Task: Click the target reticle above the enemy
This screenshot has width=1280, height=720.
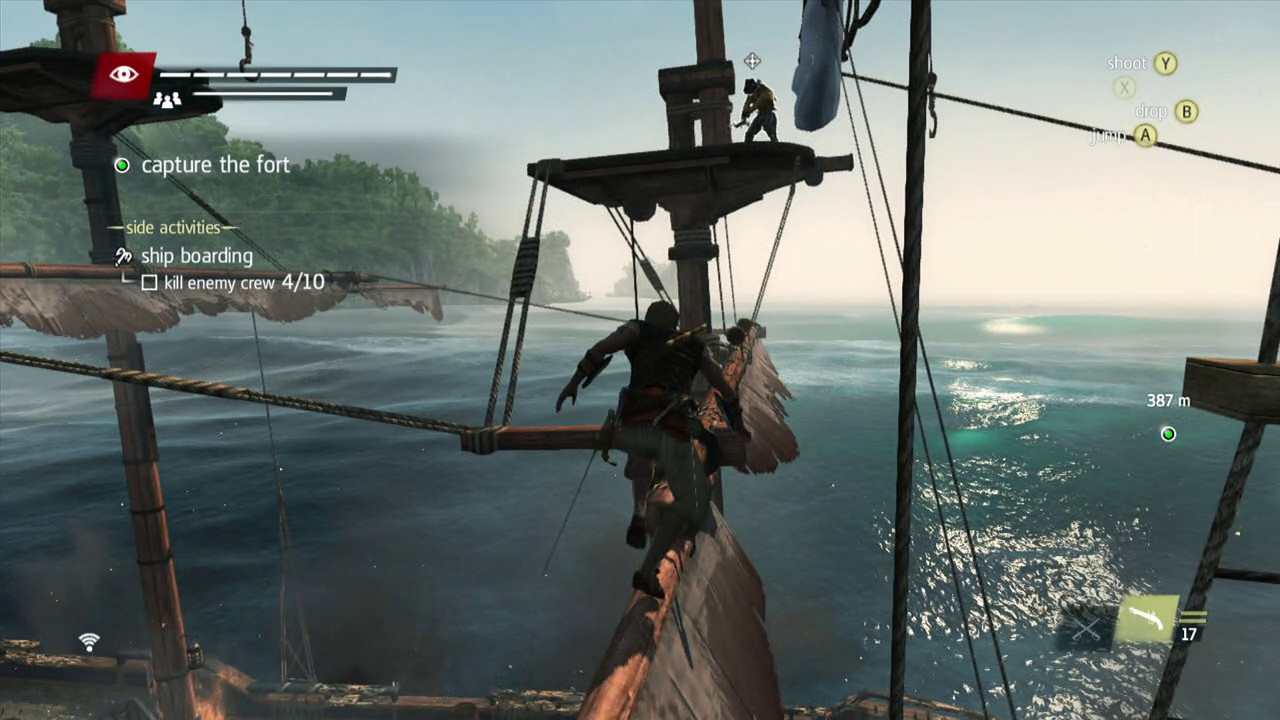Action: 752,61
